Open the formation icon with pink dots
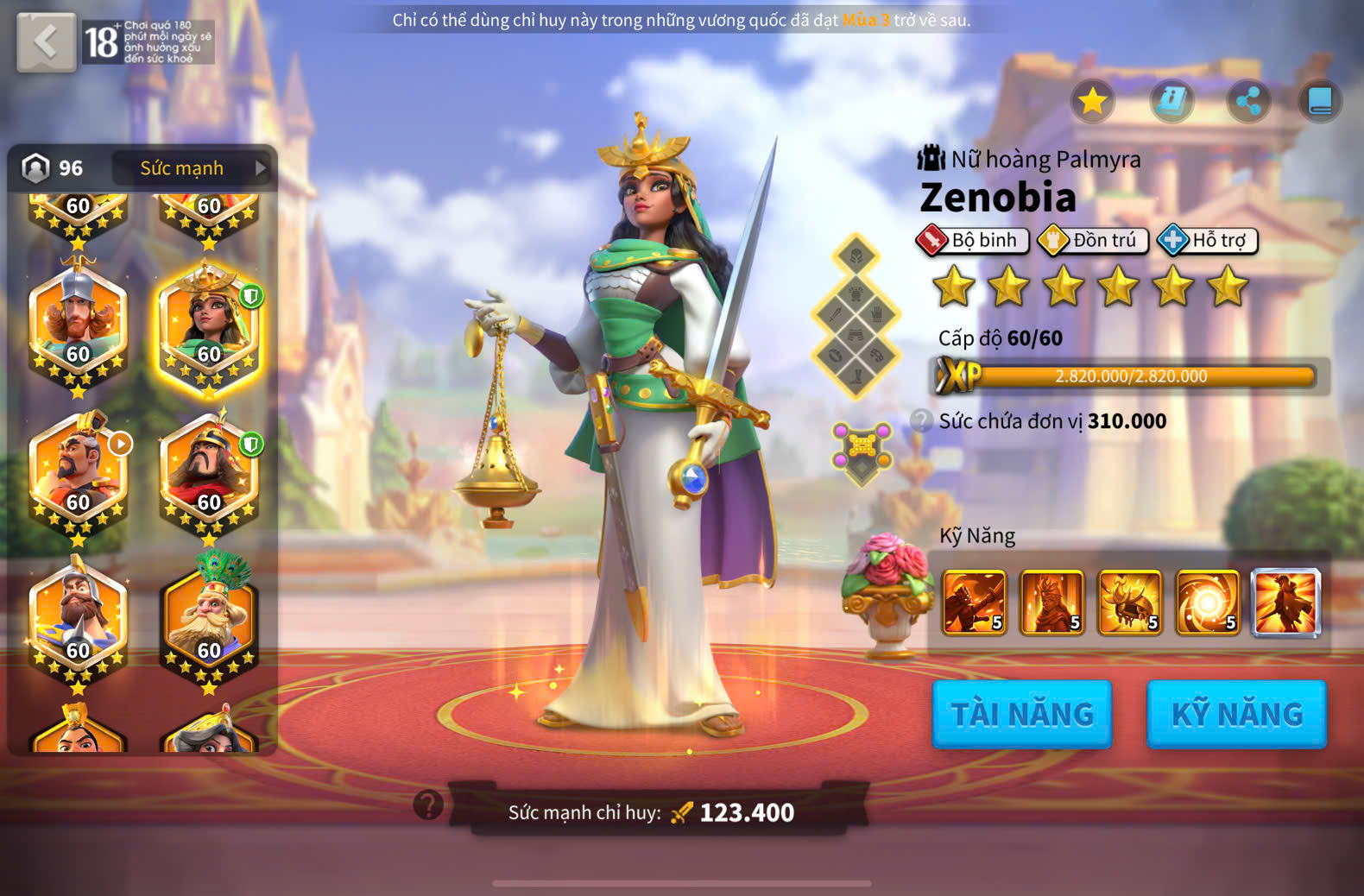 click(862, 450)
